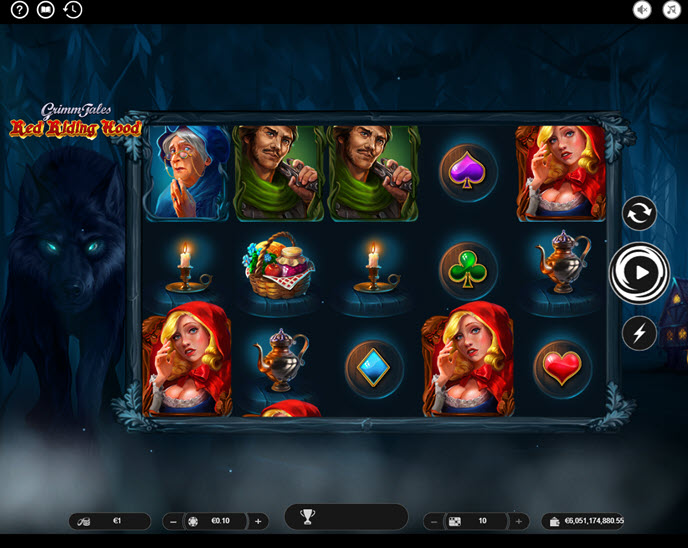Spin the reels with the play button
This screenshot has width=688, height=548.
(640, 271)
